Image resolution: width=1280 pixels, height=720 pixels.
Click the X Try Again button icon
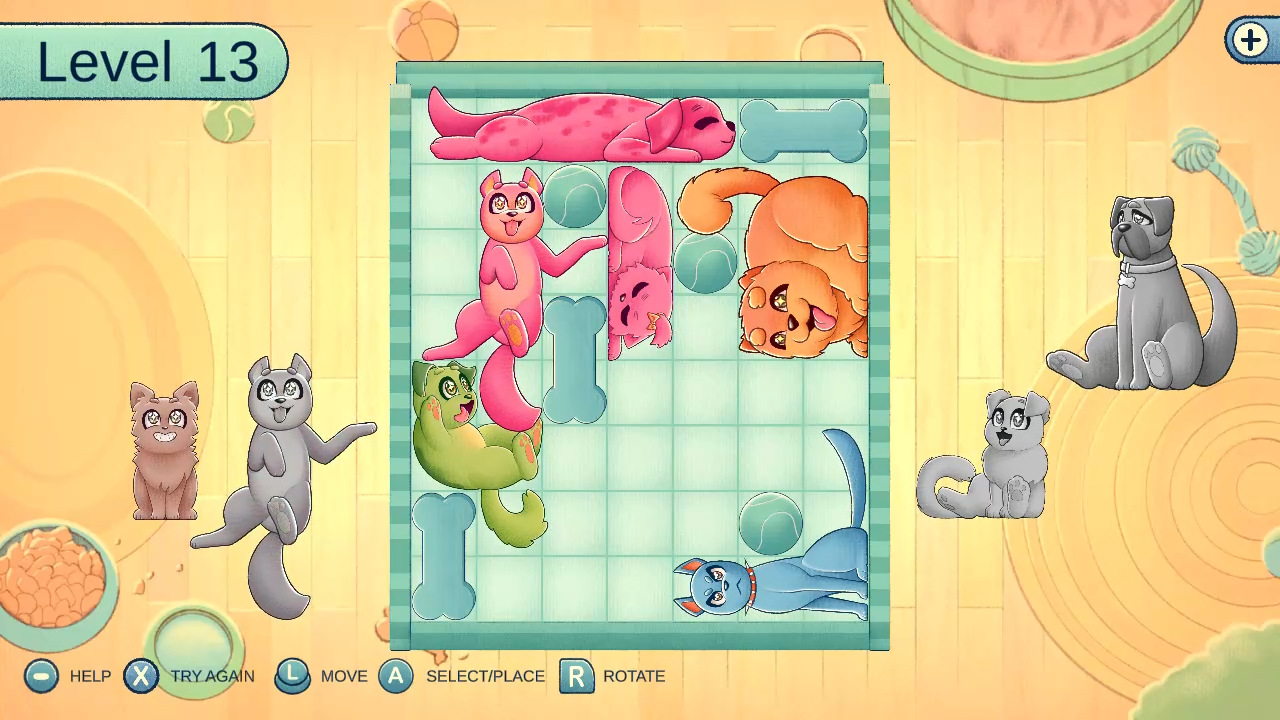(142, 676)
